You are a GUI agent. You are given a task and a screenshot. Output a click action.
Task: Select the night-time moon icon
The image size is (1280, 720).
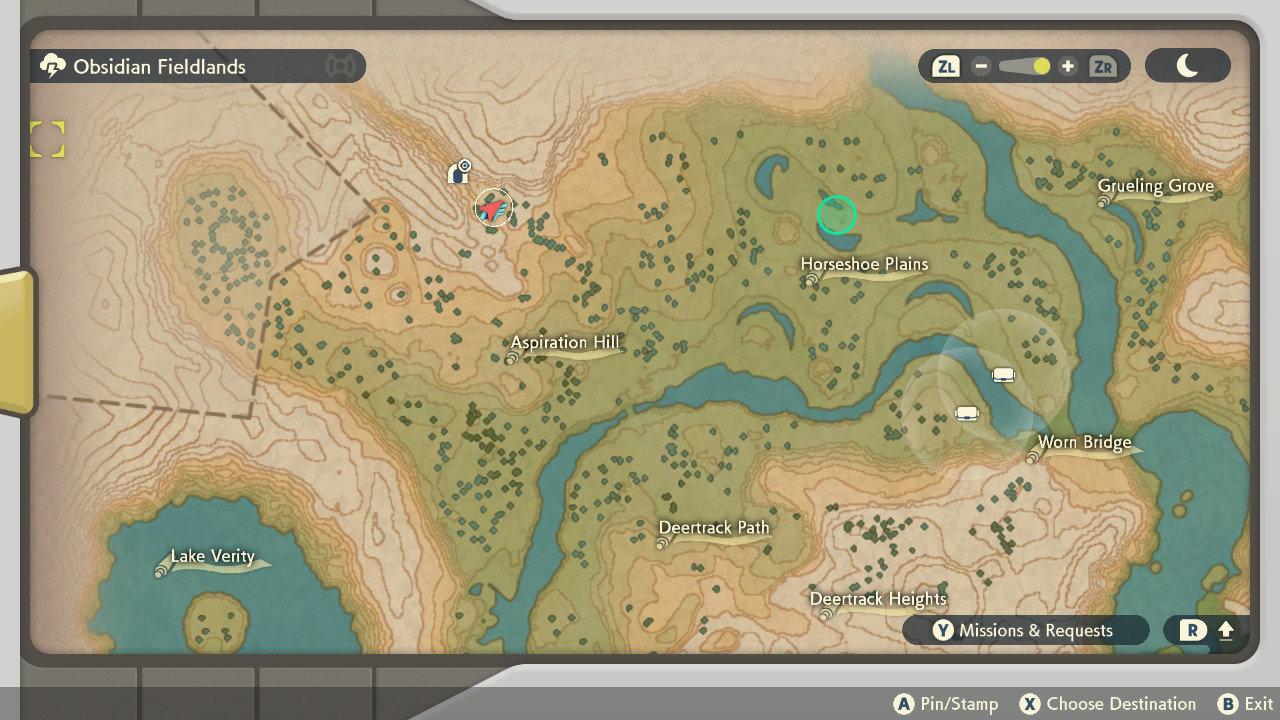click(x=1187, y=65)
